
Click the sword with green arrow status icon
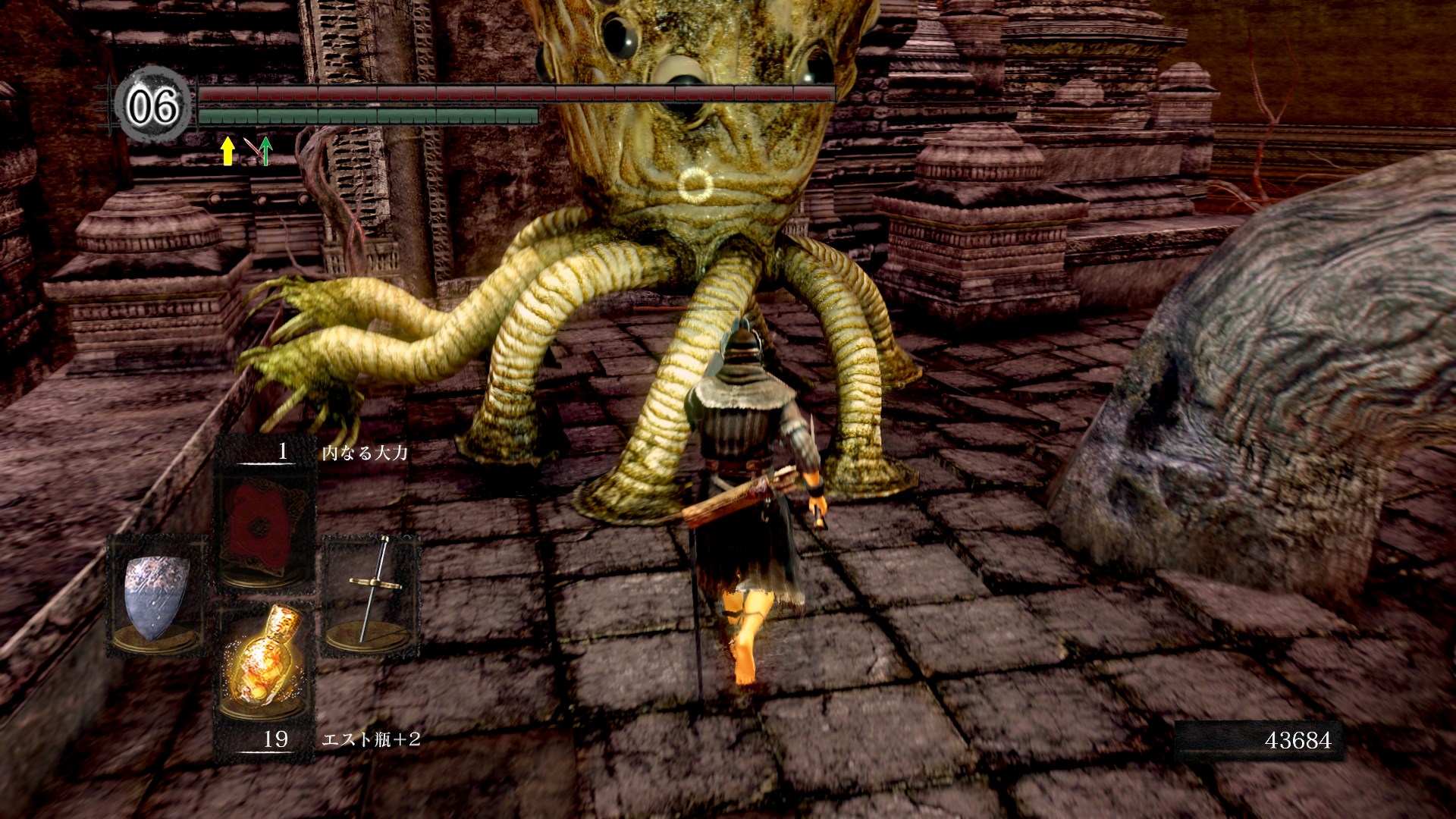click(260, 150)
